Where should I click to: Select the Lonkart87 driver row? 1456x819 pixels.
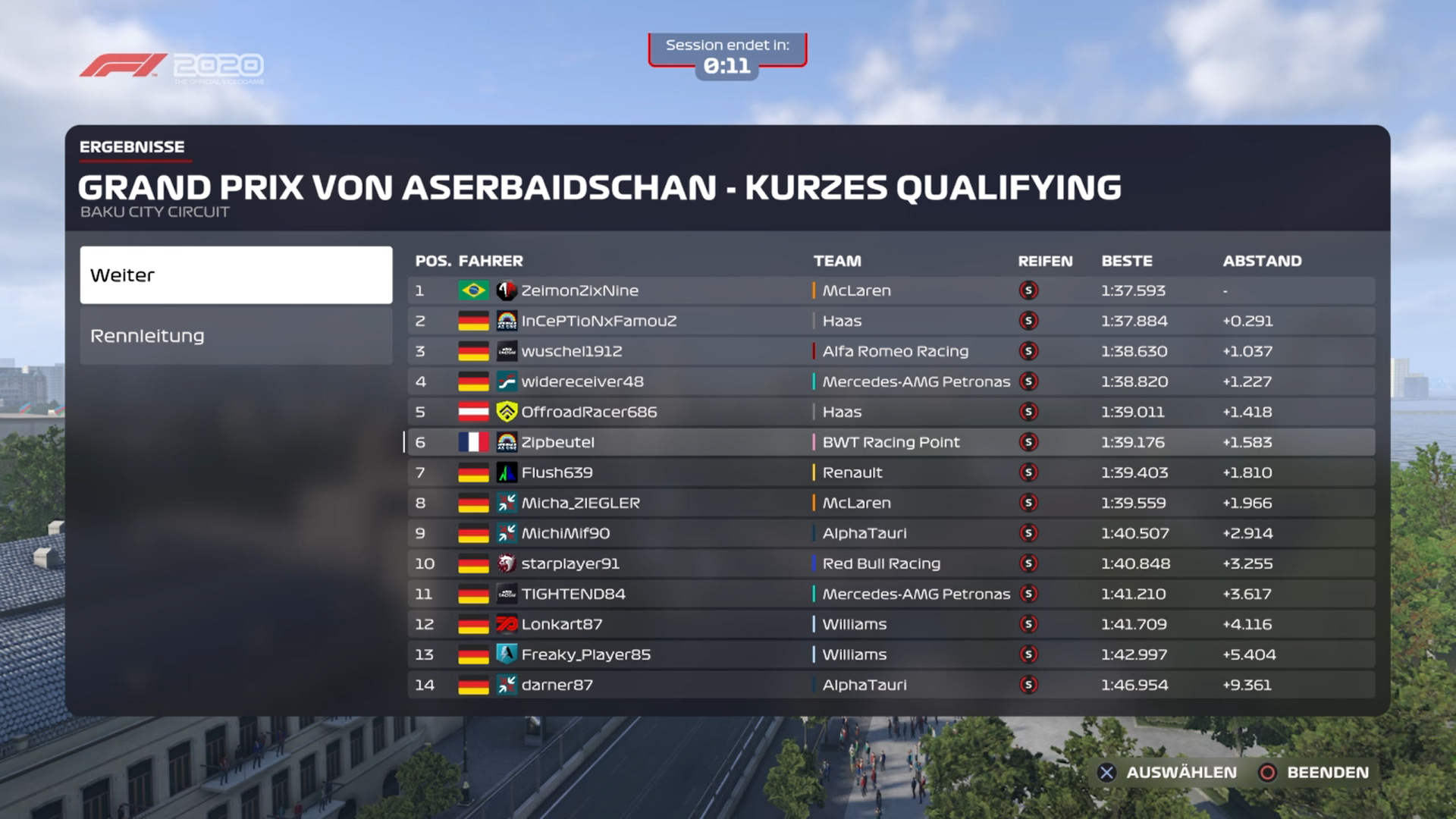[x=890, y=624]
